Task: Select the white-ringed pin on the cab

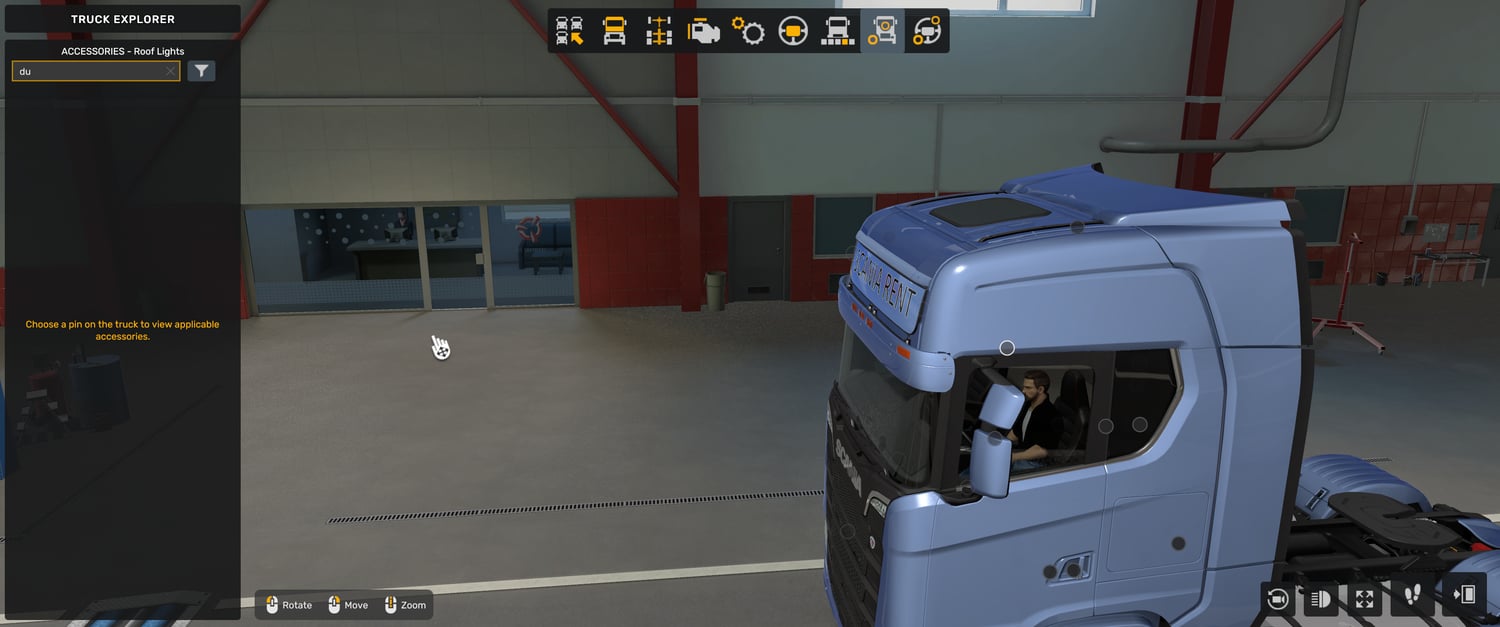Action: pos(1007,348)
